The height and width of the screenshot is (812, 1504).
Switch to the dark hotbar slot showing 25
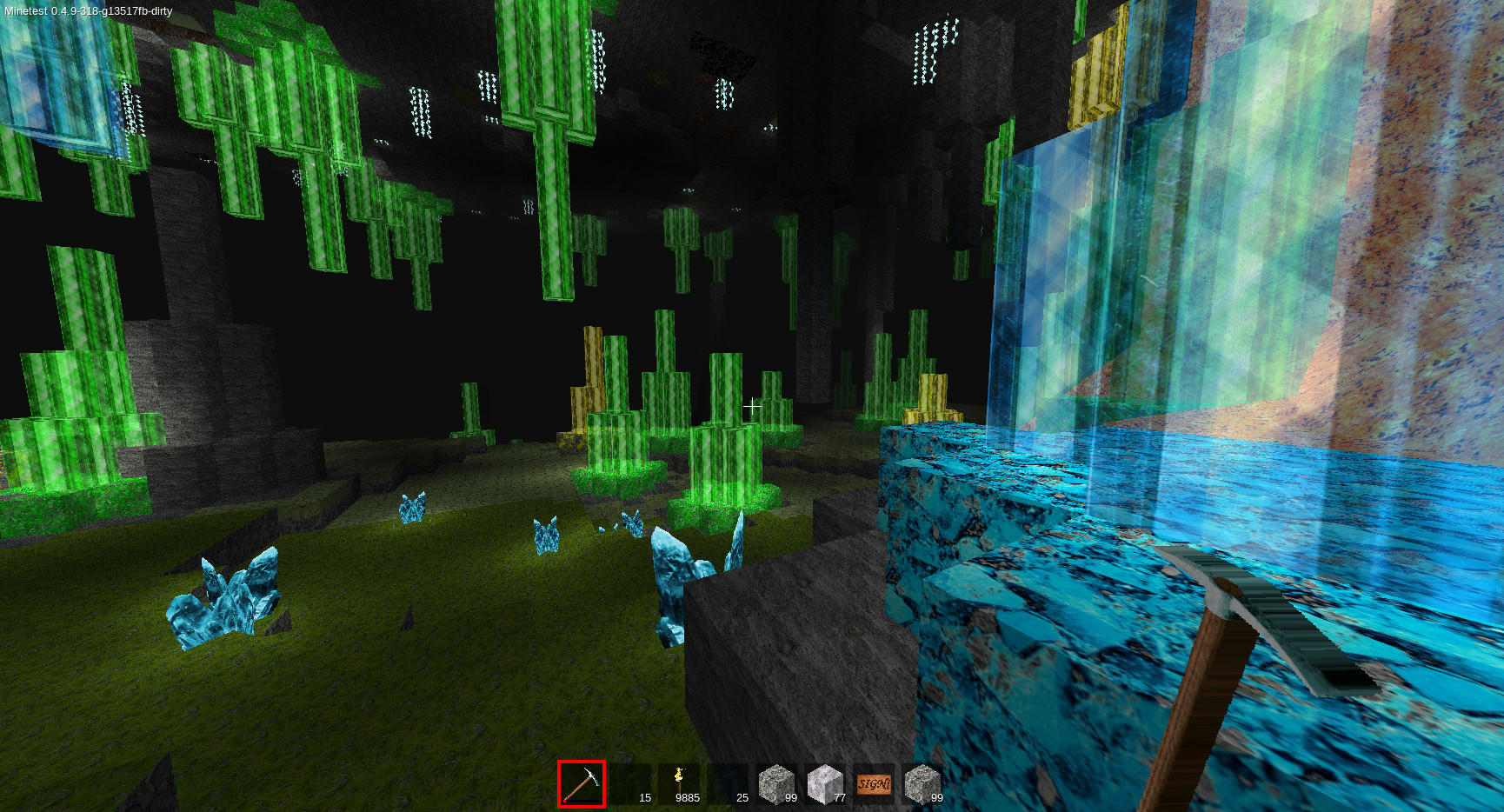[728, 784]
